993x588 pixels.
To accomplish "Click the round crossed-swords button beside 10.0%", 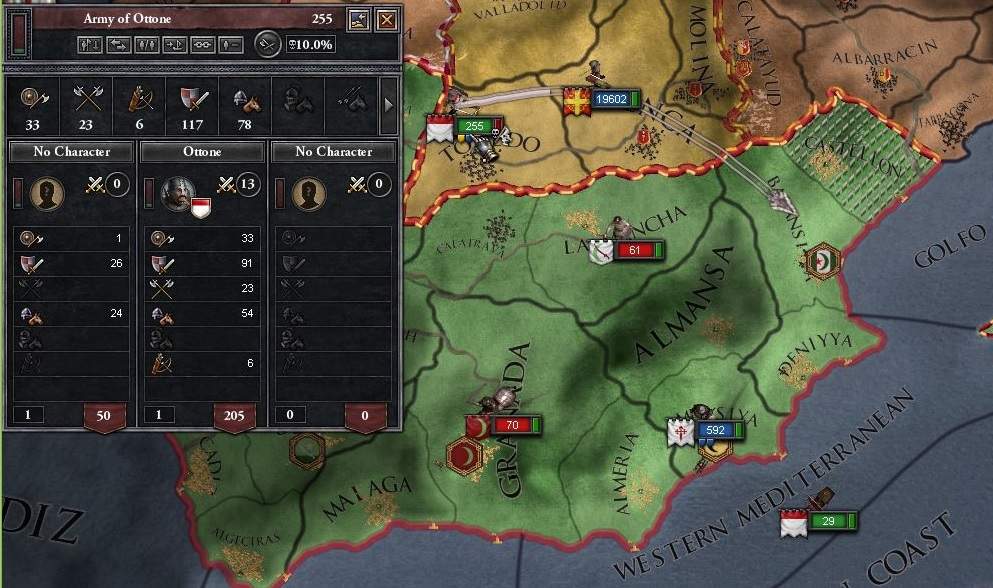I will 266,43.
